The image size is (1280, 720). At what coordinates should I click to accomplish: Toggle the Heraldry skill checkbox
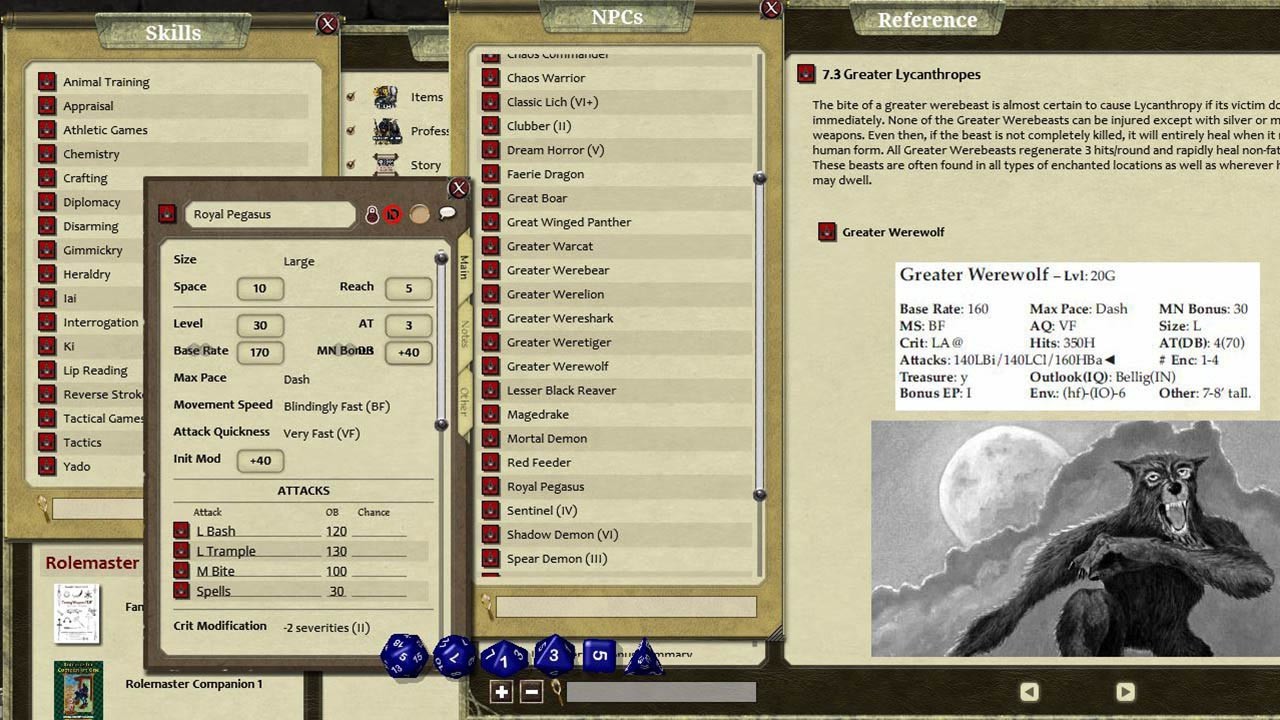(x=47, y=274)
